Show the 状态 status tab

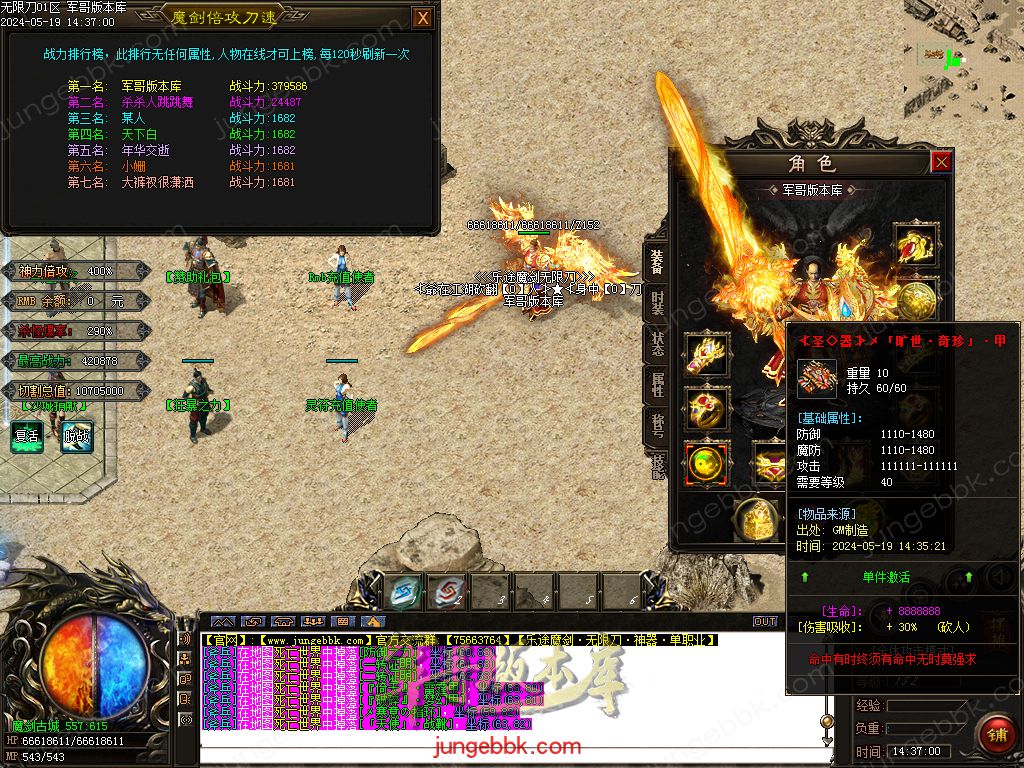[x=656, y=342]
